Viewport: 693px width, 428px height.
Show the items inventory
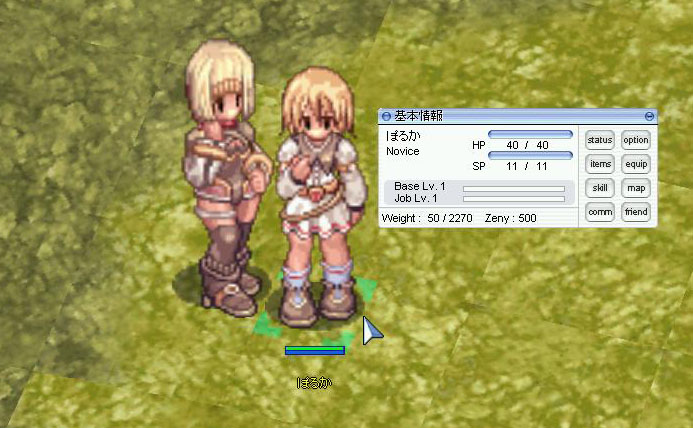[600, 164]
